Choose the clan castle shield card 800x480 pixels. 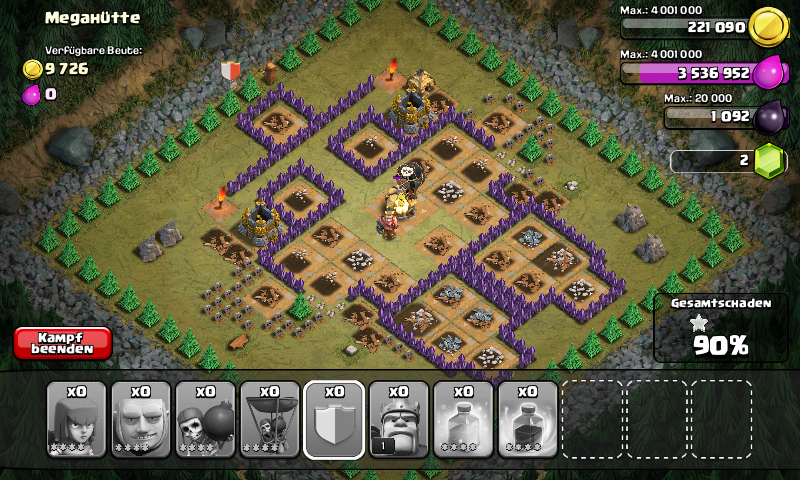334,419
